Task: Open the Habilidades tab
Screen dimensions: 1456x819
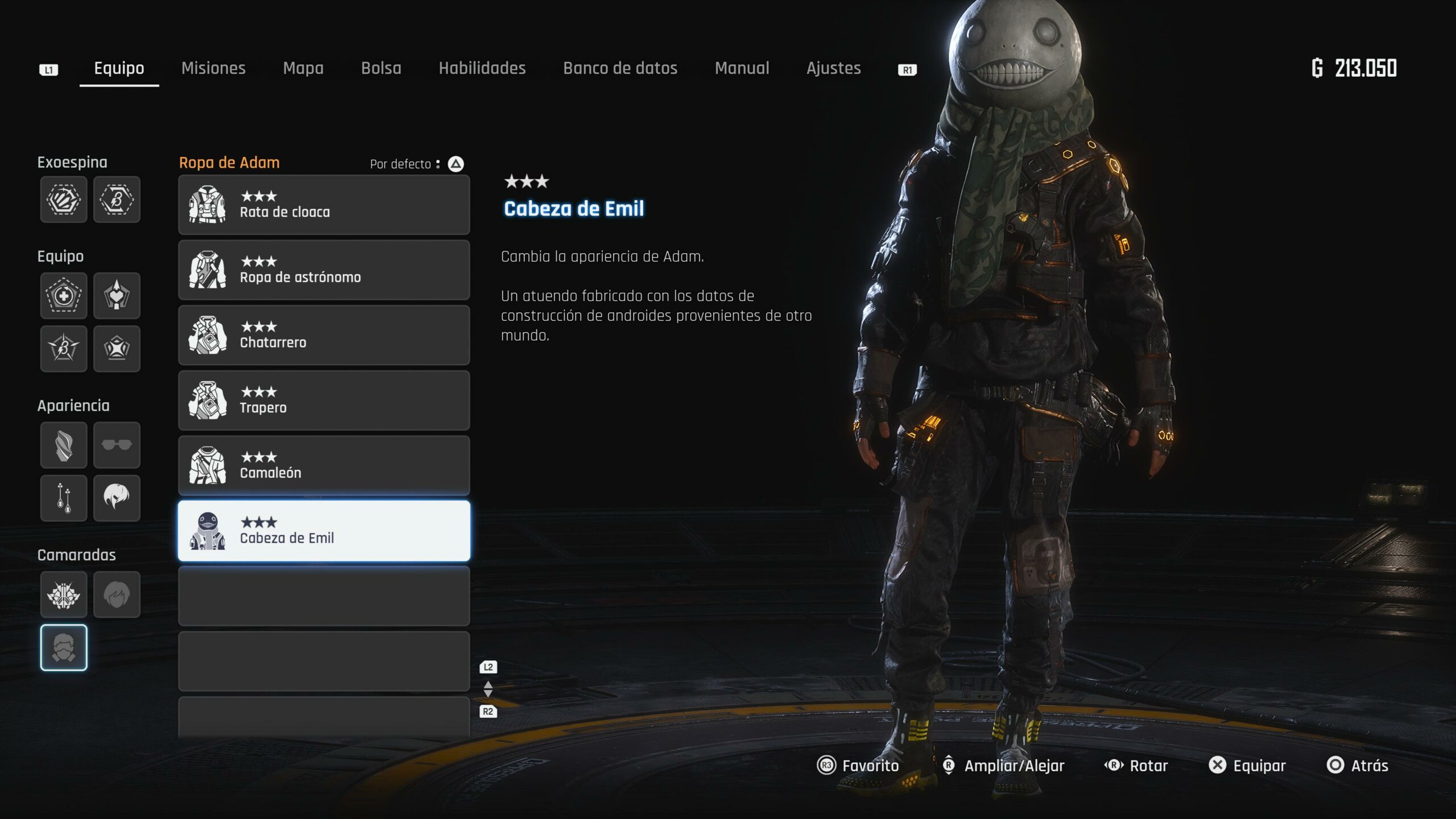Action: tap(482, 68)
